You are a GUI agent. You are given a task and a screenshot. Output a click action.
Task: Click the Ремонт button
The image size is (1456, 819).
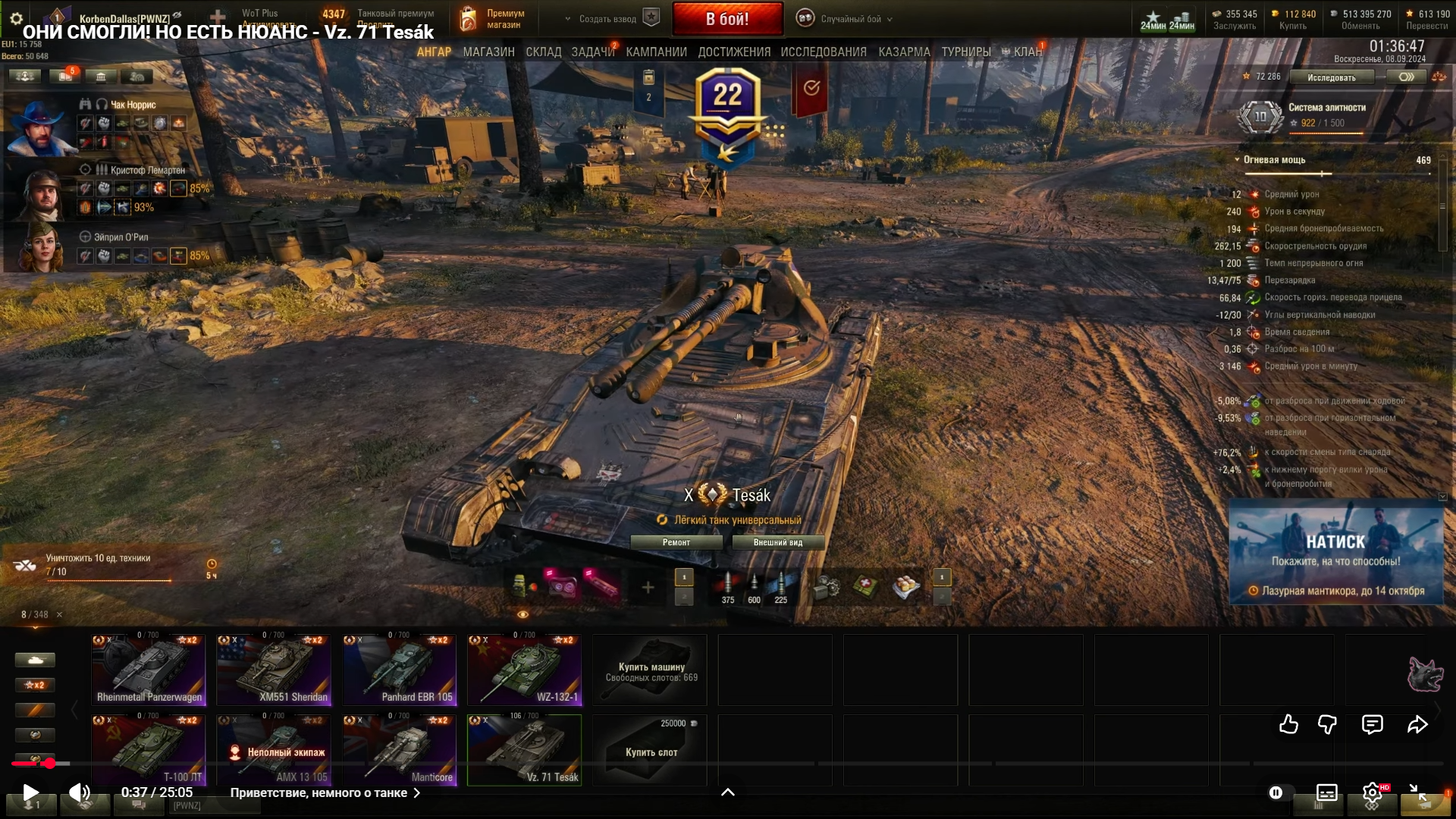pyautogui.click(x=676, y=542)
